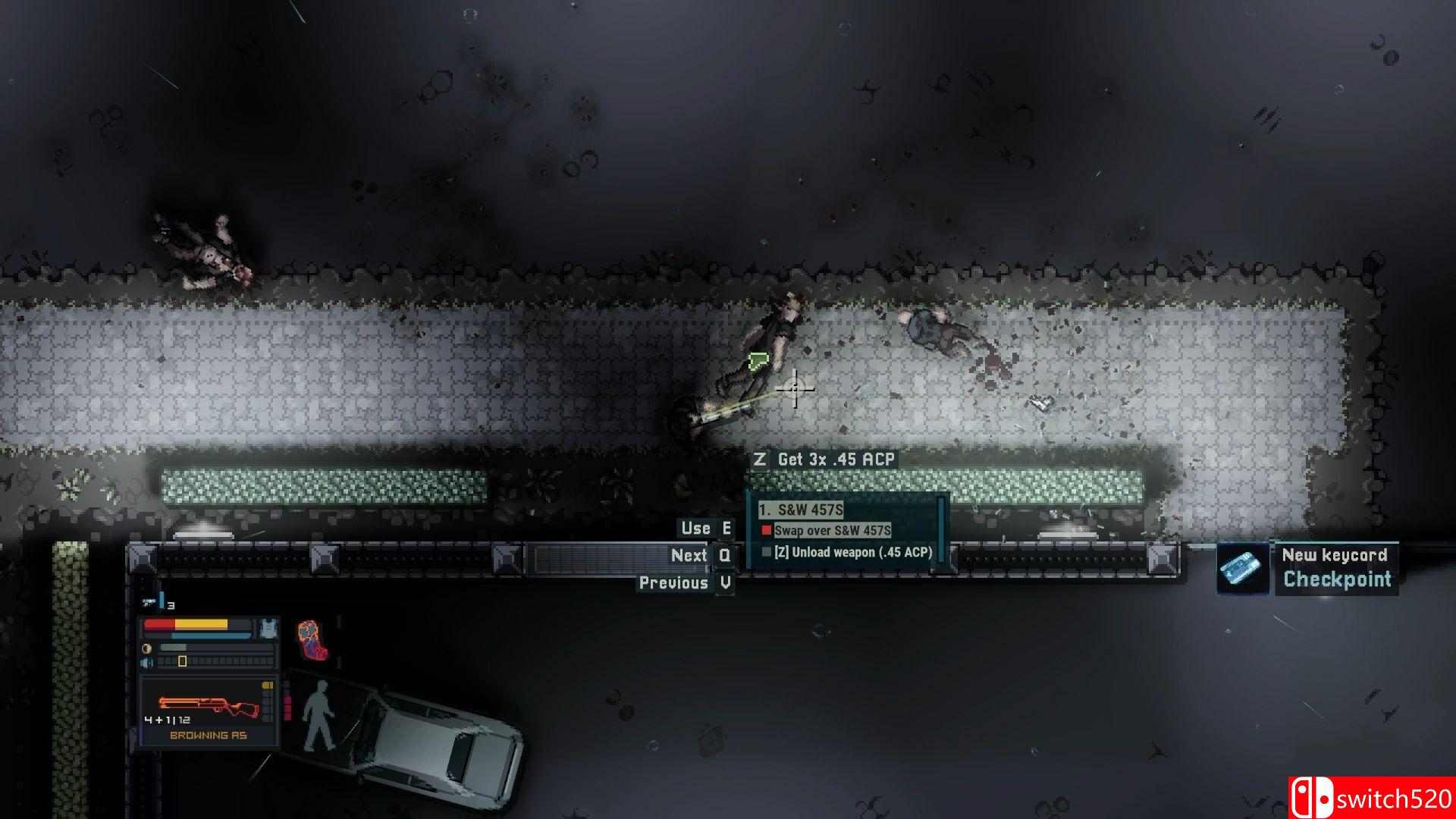The height and width of the screenshot is (819, 1456).
Task: Click the speaker volume icon on the HUD
Action: tap(146, 661)
